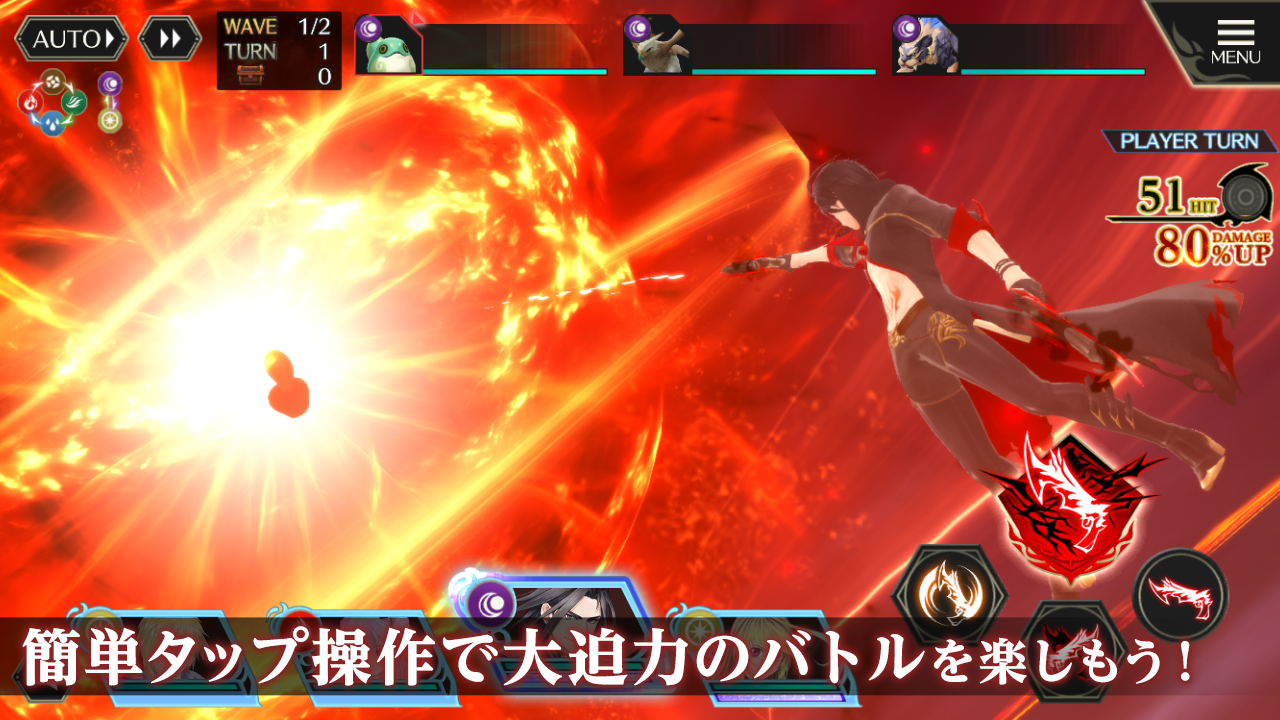Select the water droplet element icon
Screen dimensions: 1280x720
[54, 122]
